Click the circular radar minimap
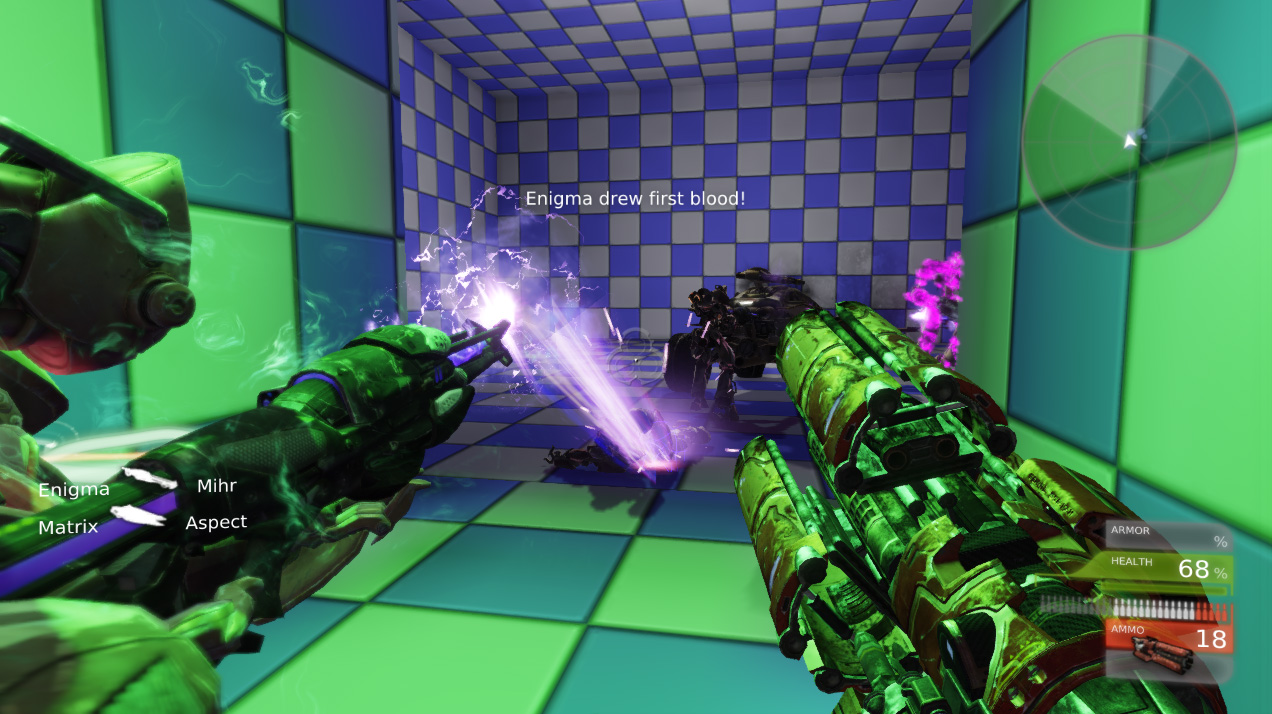The width and height of the screenshot is (1272, 714). (1129, 142)
